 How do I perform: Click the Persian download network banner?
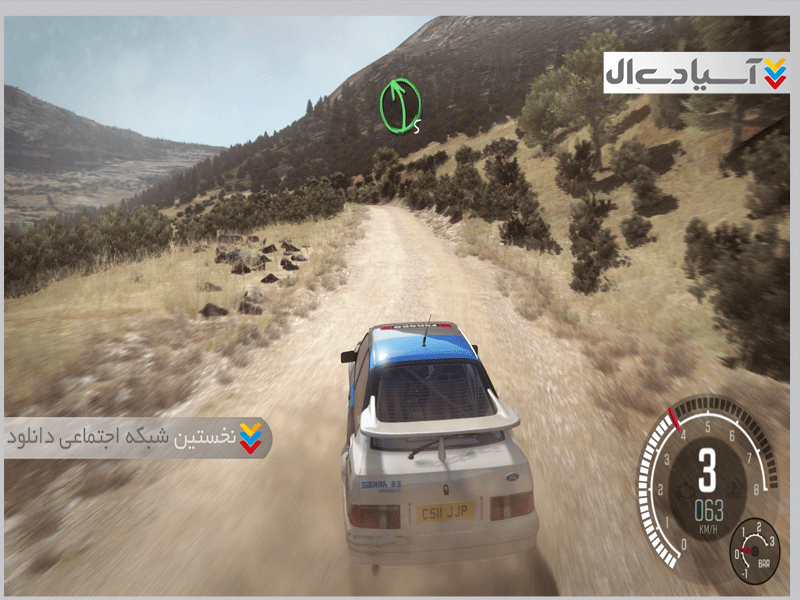coord(136,438)
